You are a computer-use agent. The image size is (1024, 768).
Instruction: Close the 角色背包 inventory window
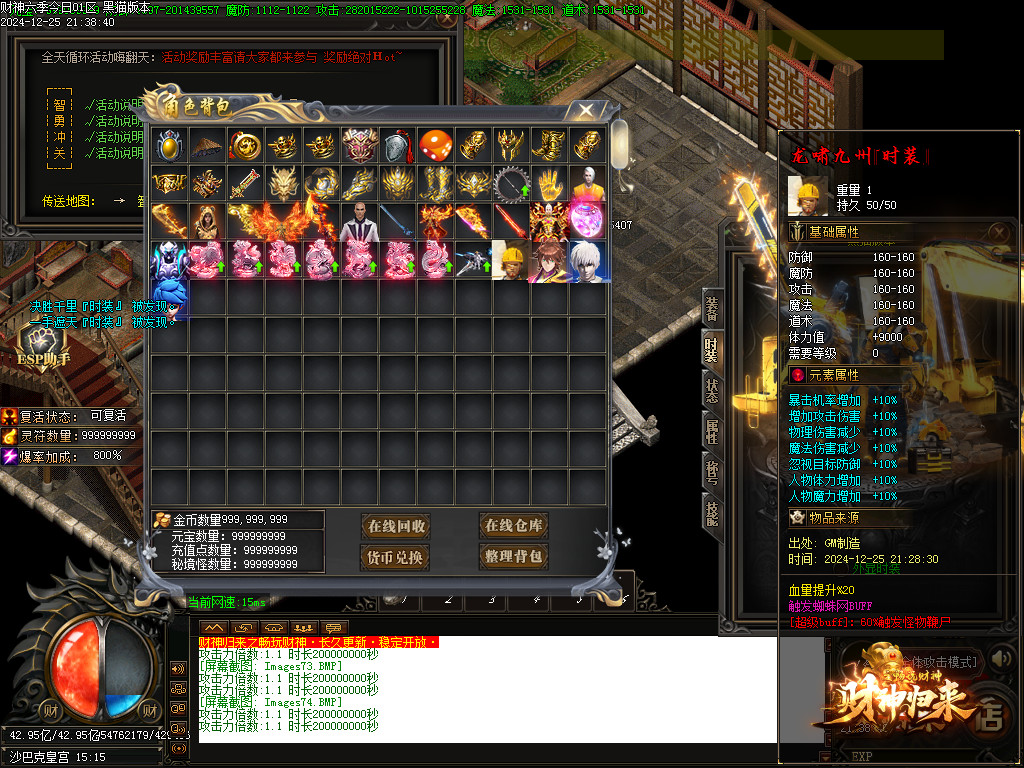(587, 111)
